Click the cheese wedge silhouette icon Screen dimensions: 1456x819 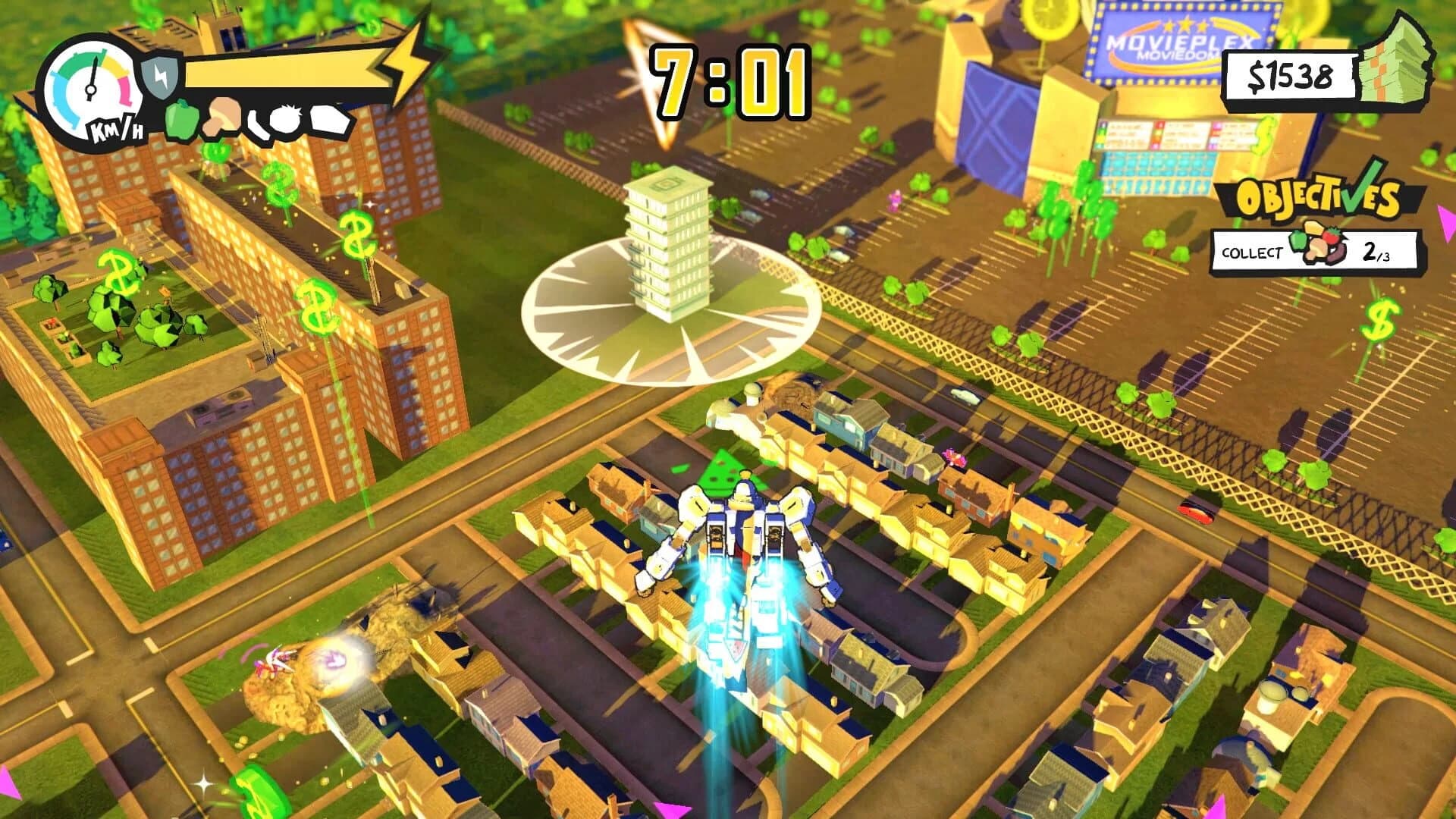pyautogui.click(x=328, y=120)
